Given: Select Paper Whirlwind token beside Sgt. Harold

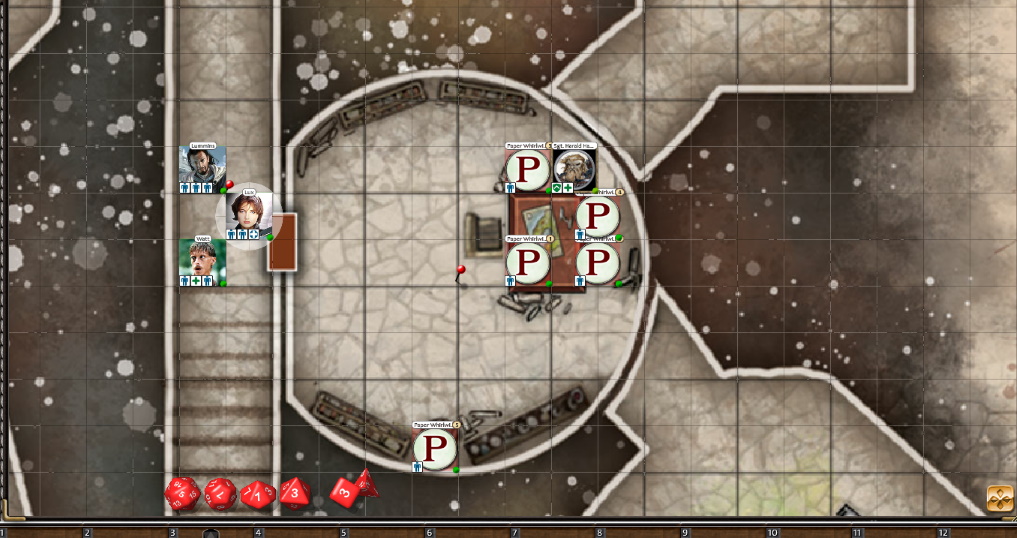Looking at the screenshot, I should pos(527,167).
